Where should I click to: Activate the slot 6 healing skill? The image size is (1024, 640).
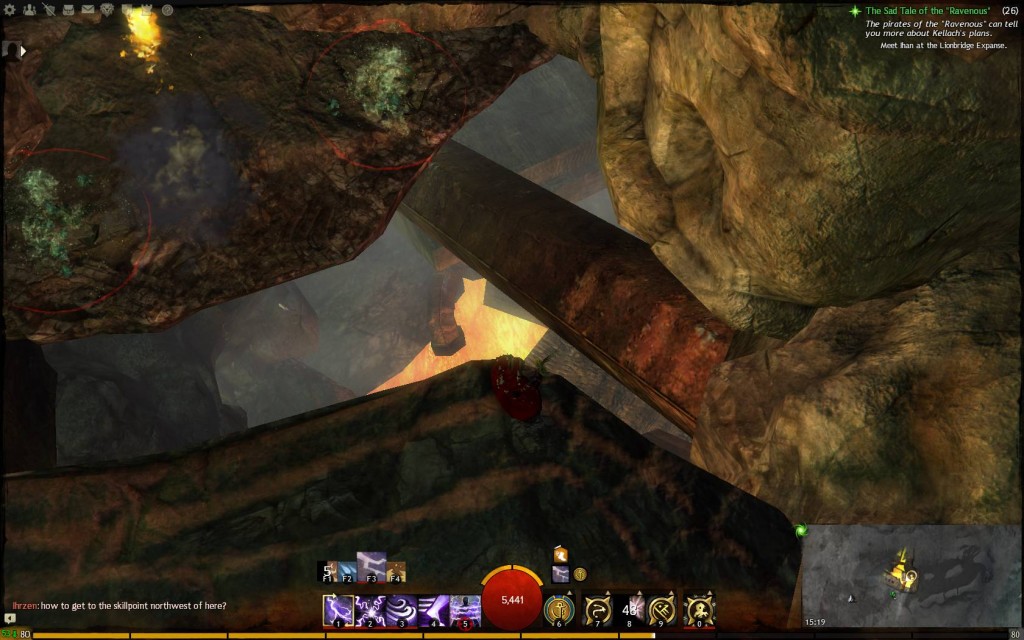(558, 609)
